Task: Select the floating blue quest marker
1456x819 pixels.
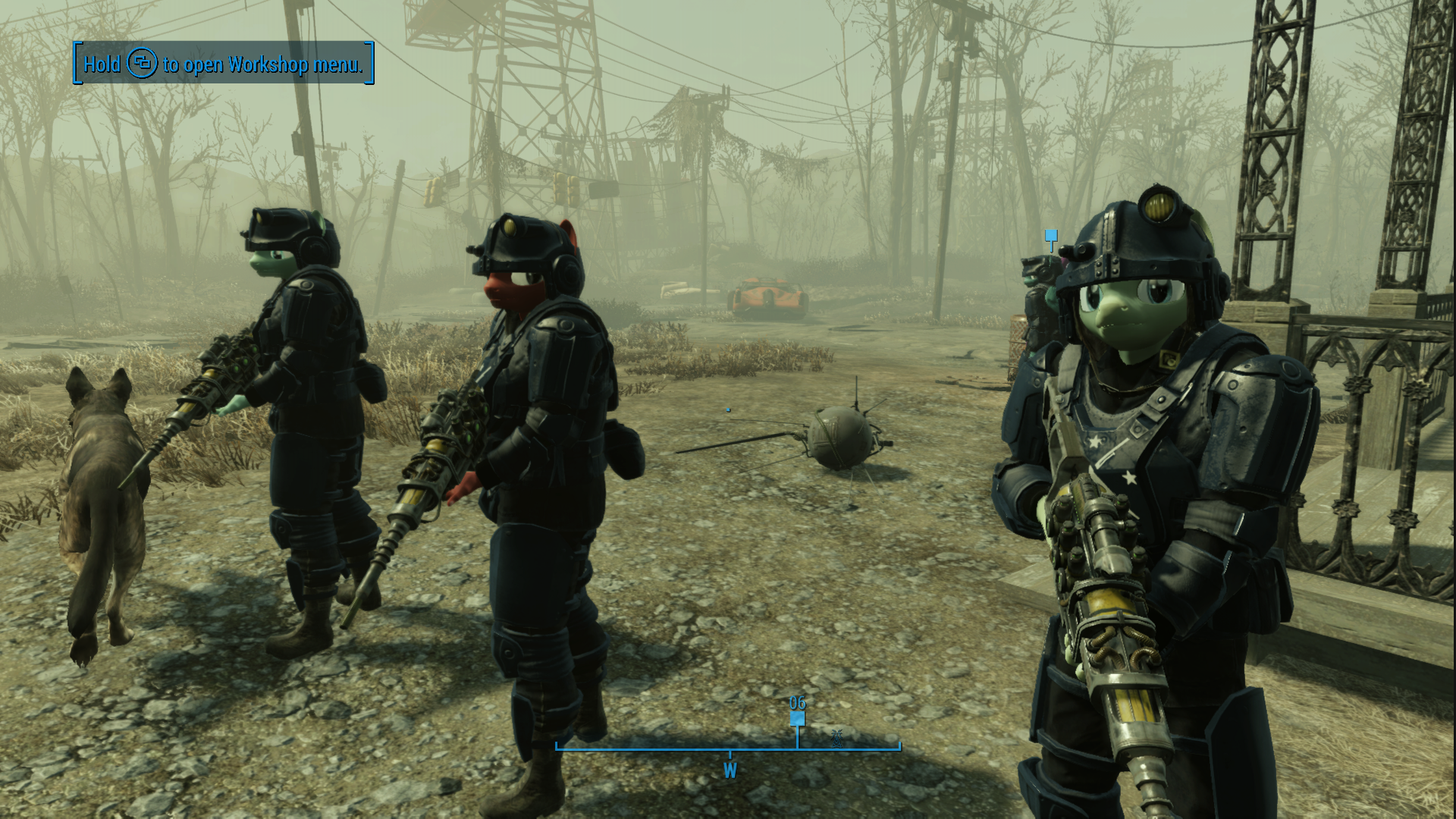Action: coord(1050,237)
